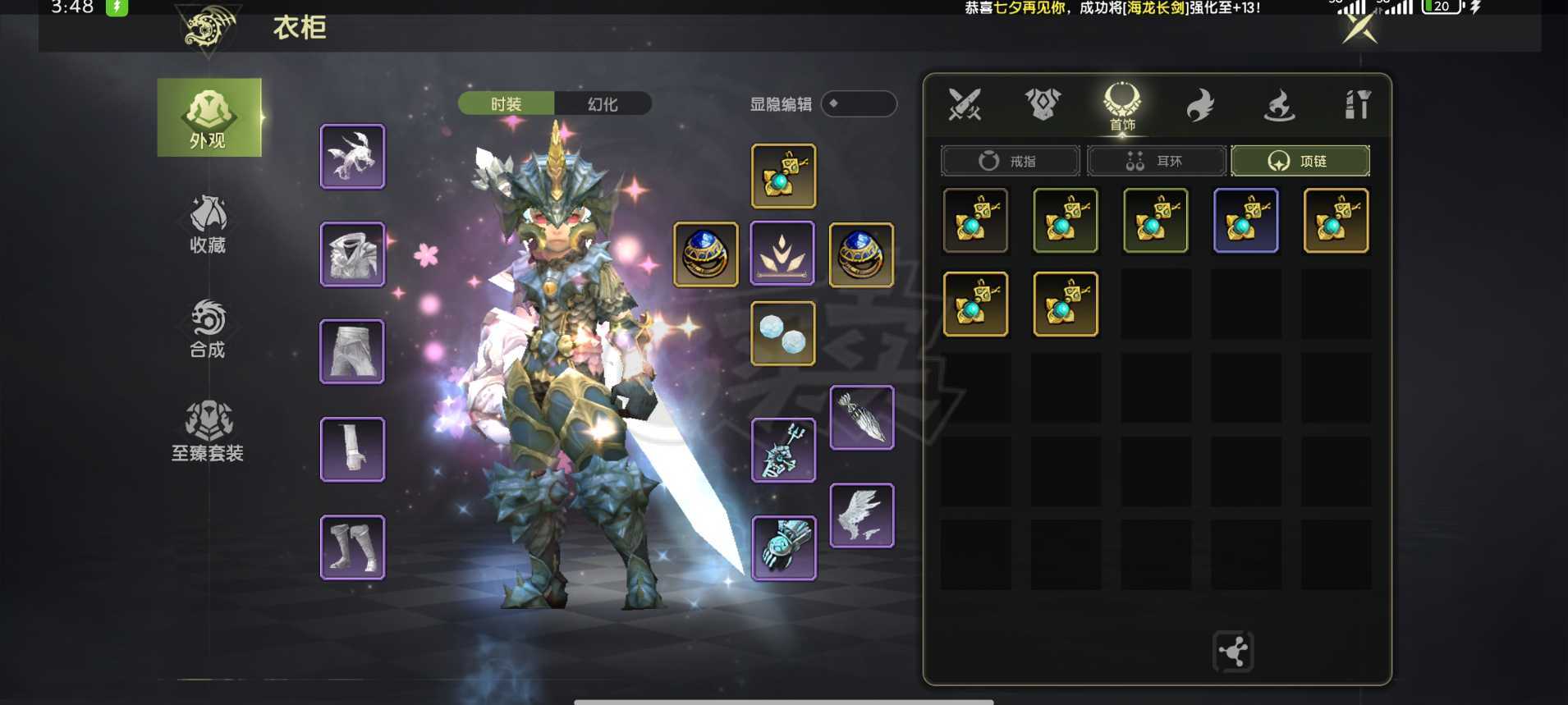Select the equipped white boots slot
1568x705 pixels.
[352, 547]
